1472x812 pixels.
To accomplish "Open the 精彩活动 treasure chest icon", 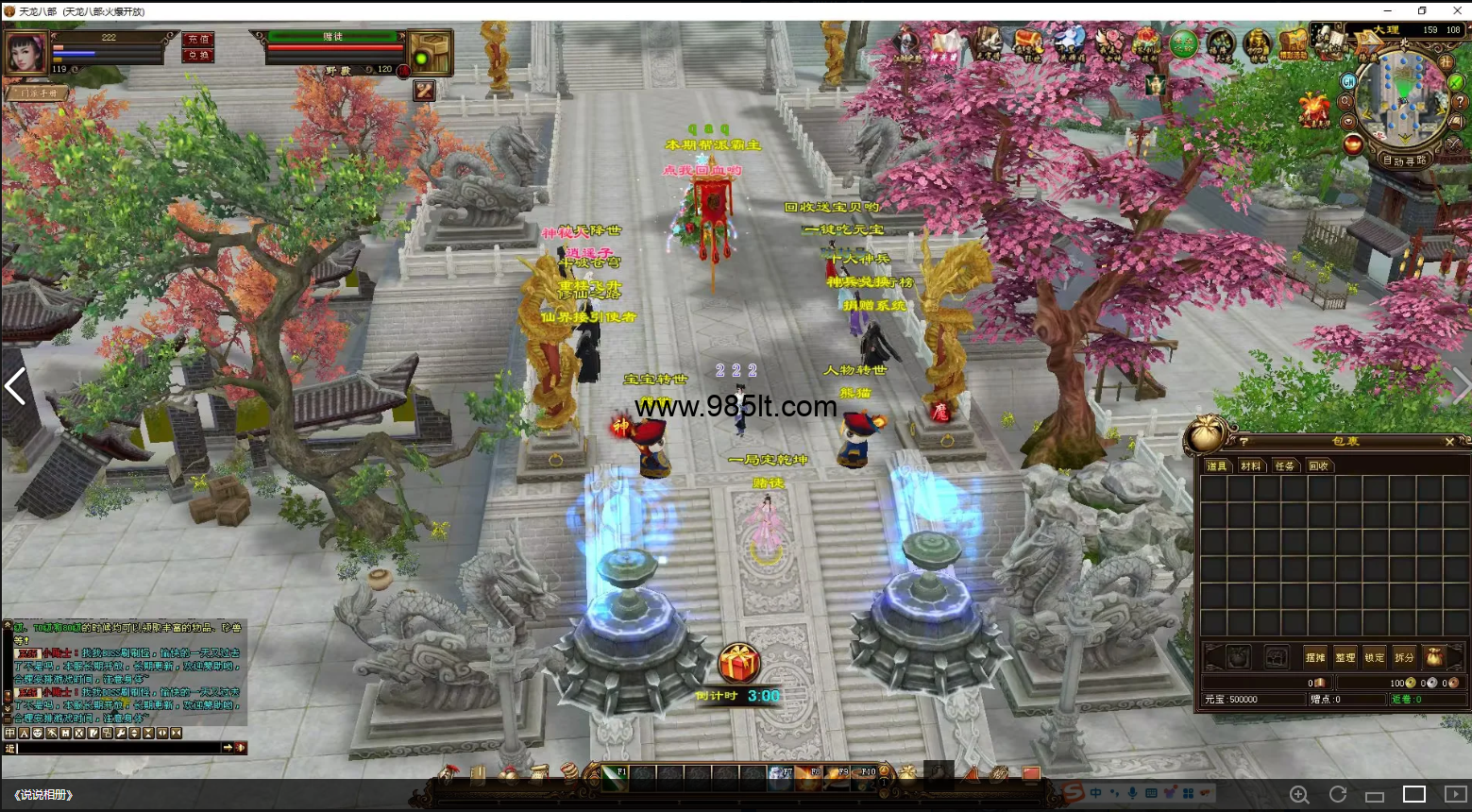I will coord(1293,43).
